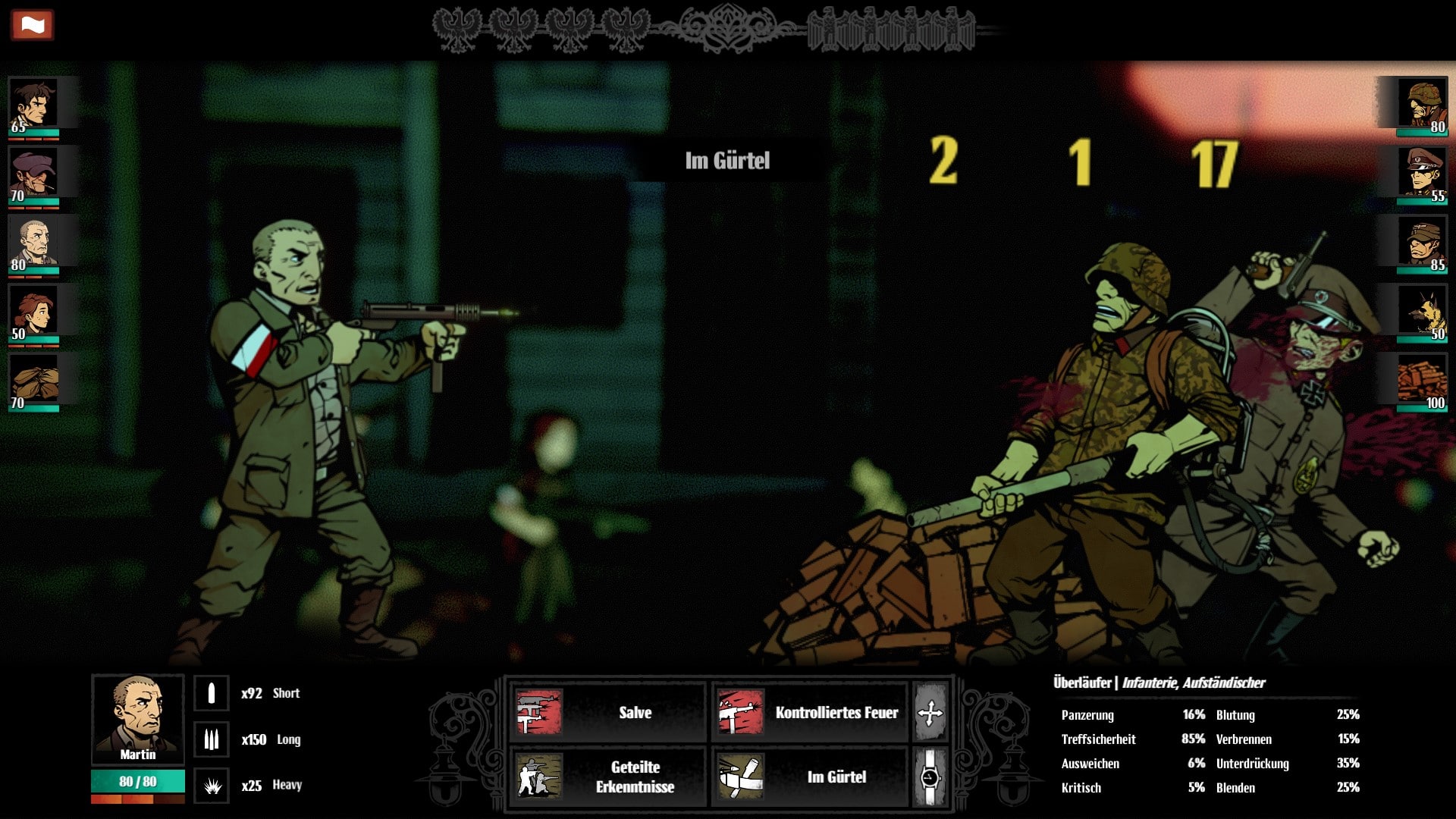This screenshot has width=1456, height=819.
Task: Target the brick pile cover portrait
Action: [x=1423, y=382]
